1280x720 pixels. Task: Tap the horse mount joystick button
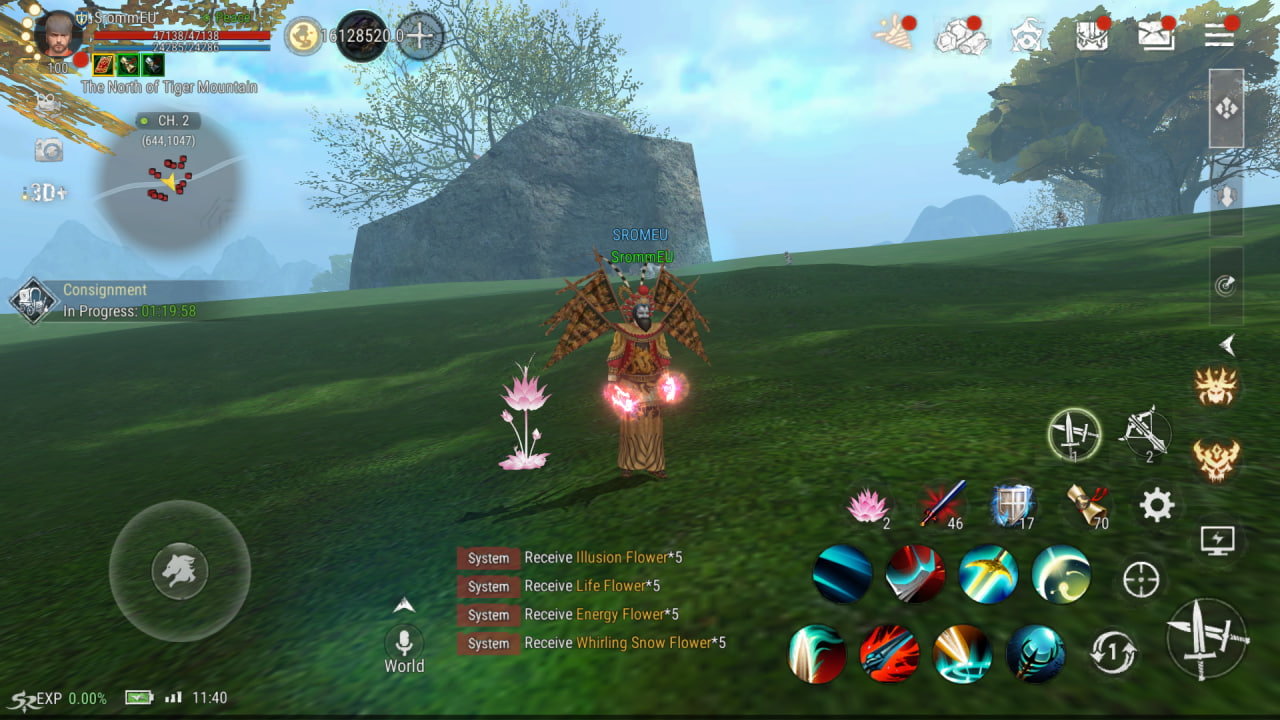point(180,571)
